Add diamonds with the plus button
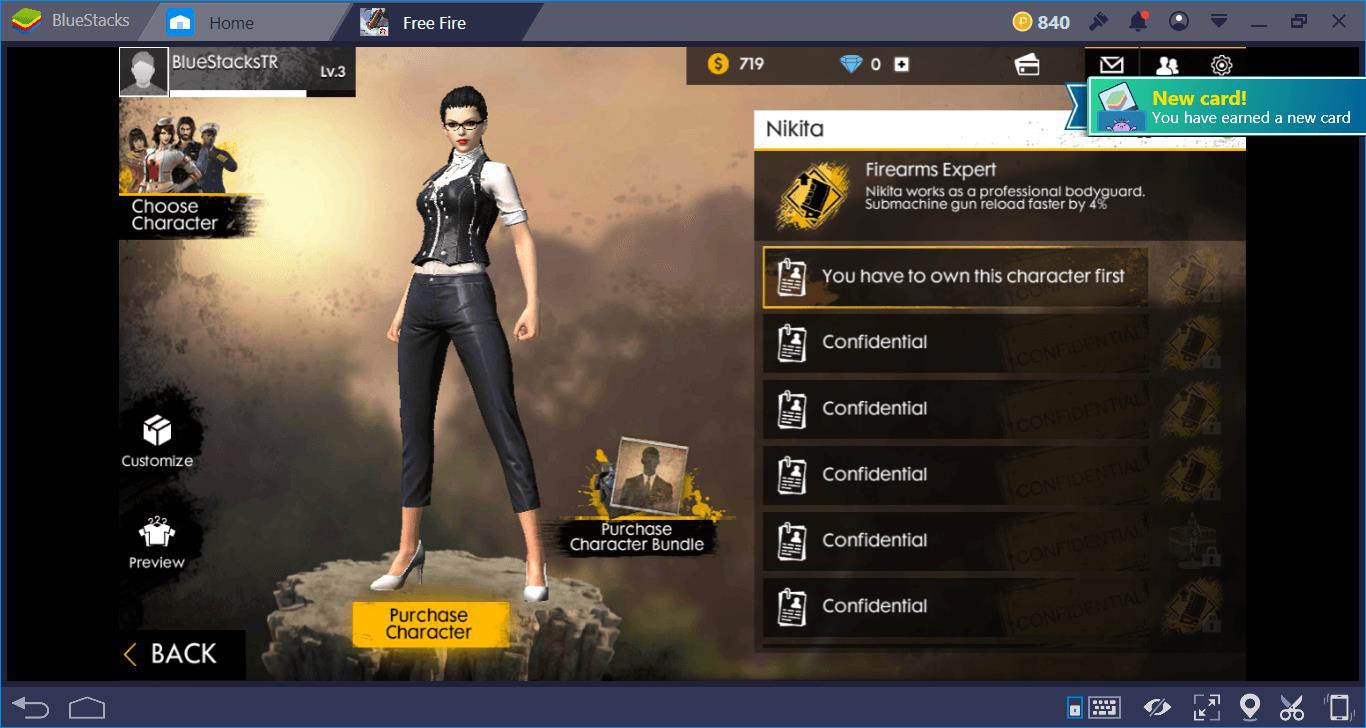The height and width of the screenshot is (728, 1366). (901, 64)
